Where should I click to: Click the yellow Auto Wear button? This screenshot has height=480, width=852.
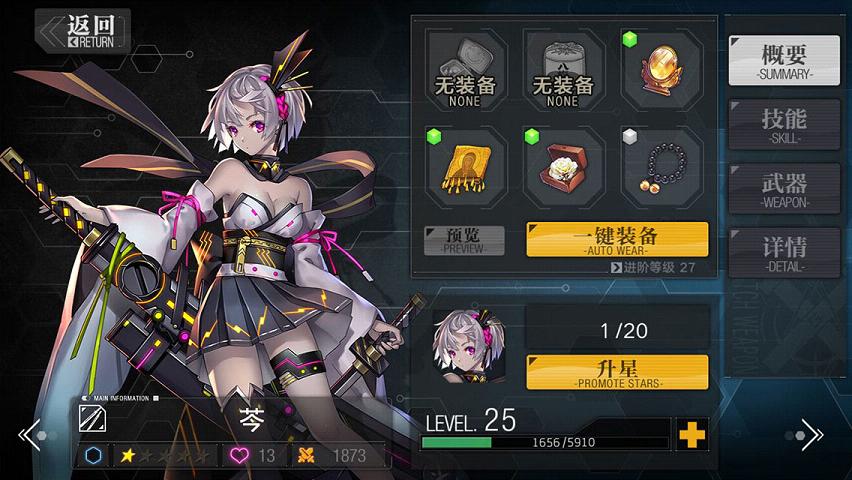coord(616,240)
